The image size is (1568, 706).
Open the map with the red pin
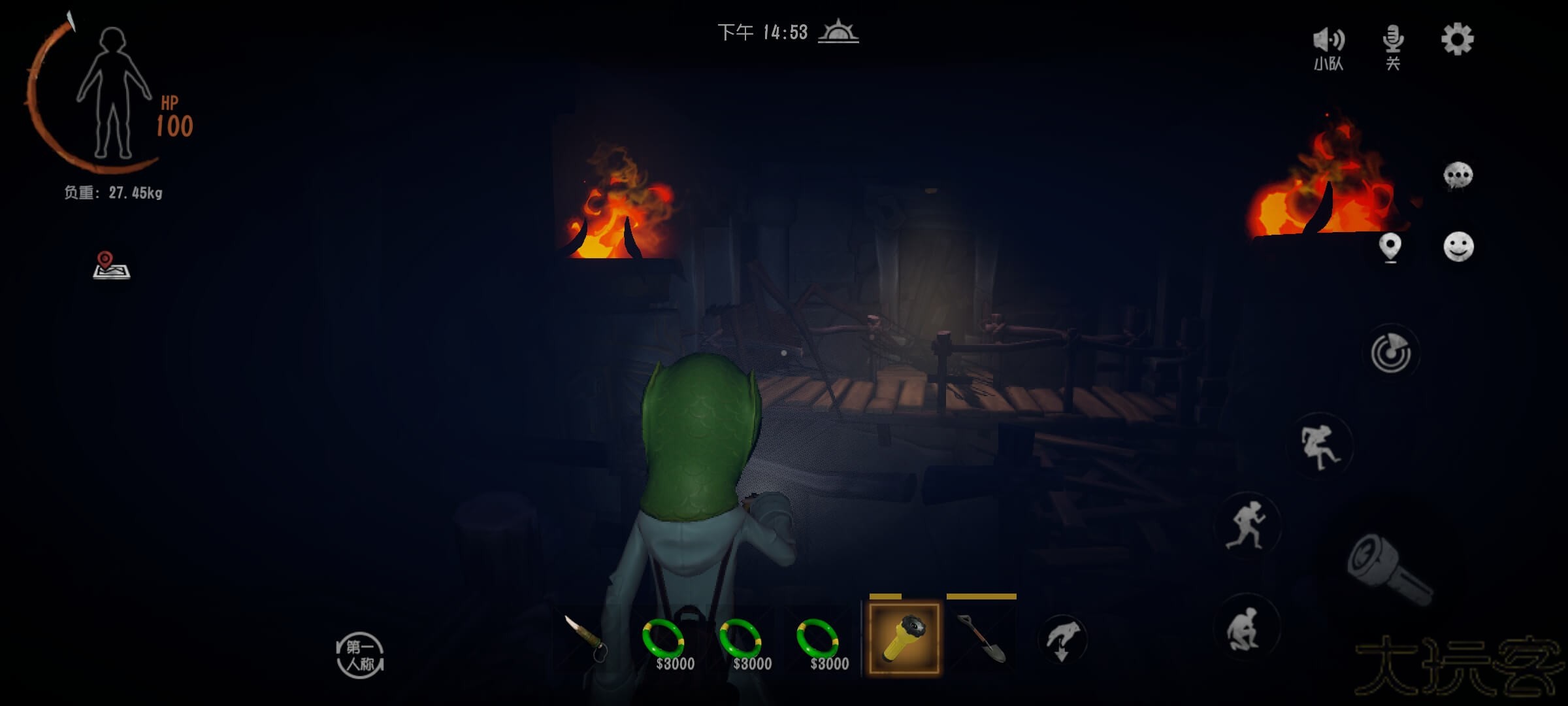111,265
